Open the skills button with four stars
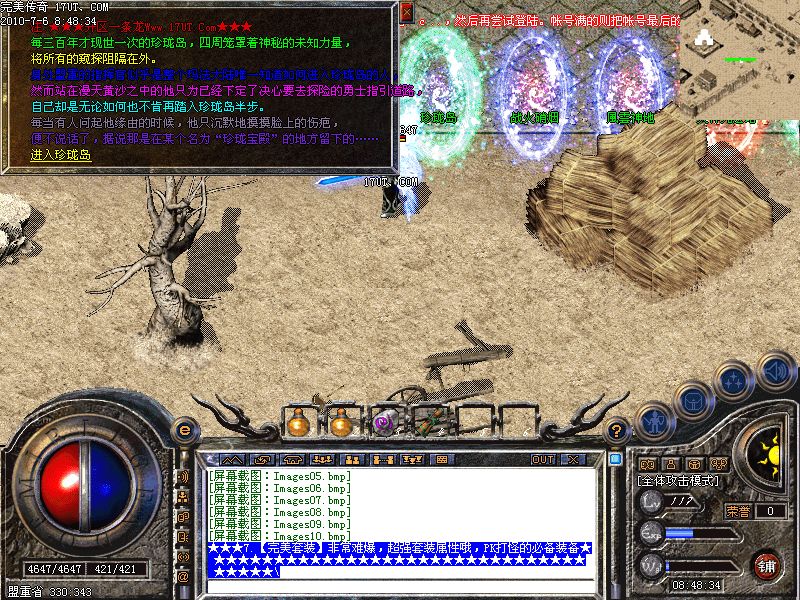This screenshot has height=600, width=800. pyautogui.click(x=735, y=381)
